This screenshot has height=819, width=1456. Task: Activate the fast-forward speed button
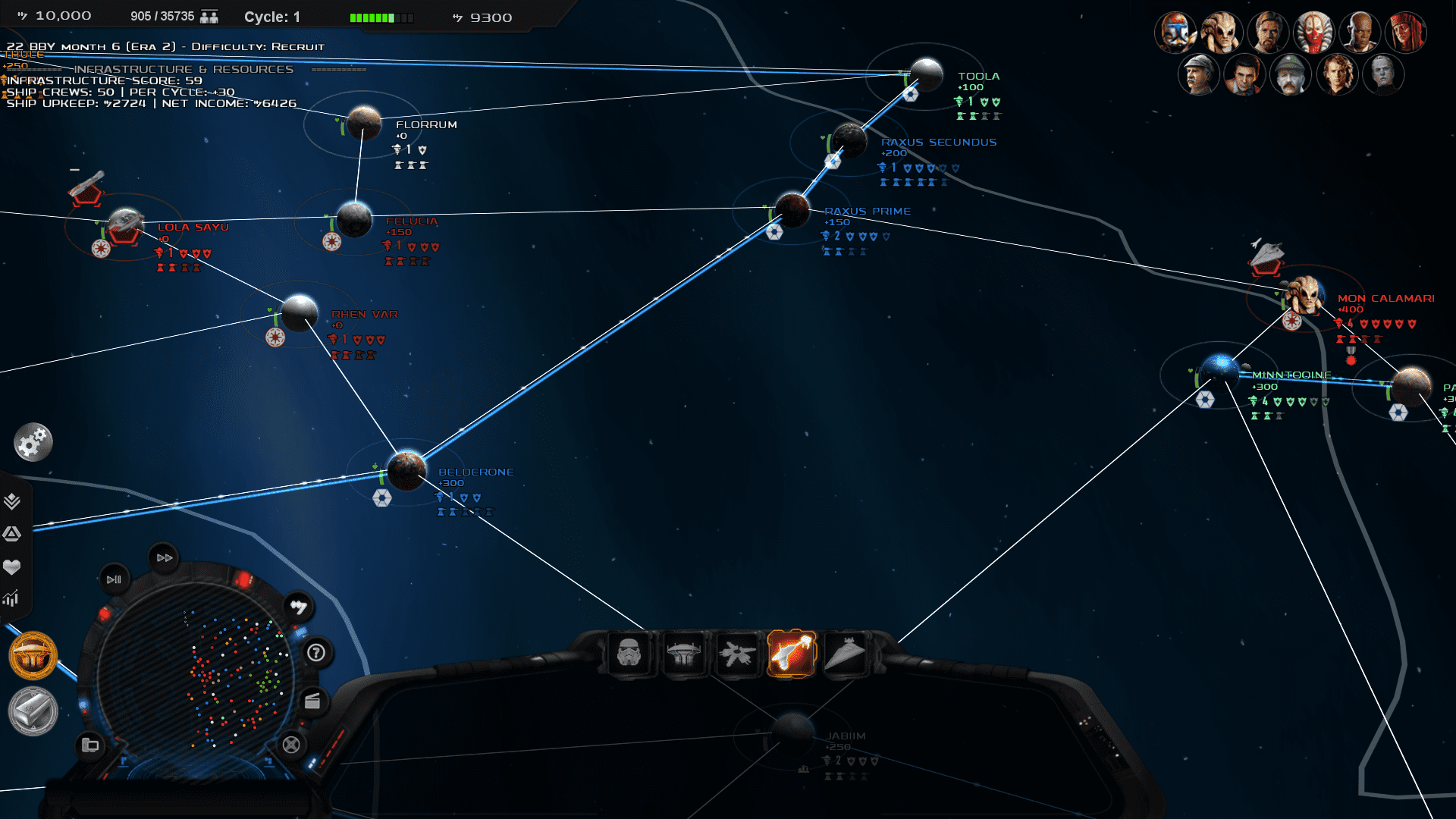pyautogui.click(x=165, y=557)
